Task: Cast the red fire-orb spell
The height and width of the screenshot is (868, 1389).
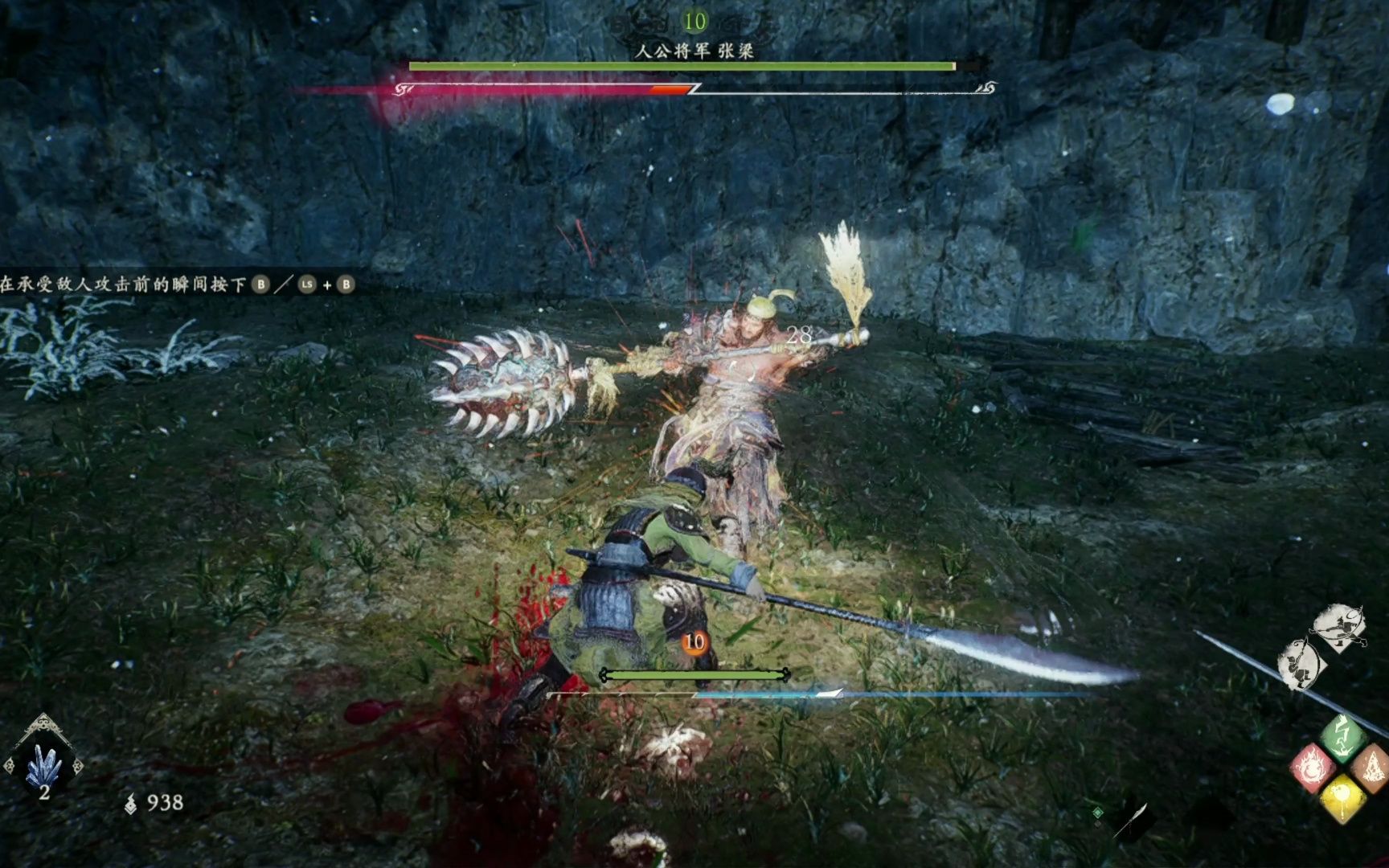Action: 1311,768
